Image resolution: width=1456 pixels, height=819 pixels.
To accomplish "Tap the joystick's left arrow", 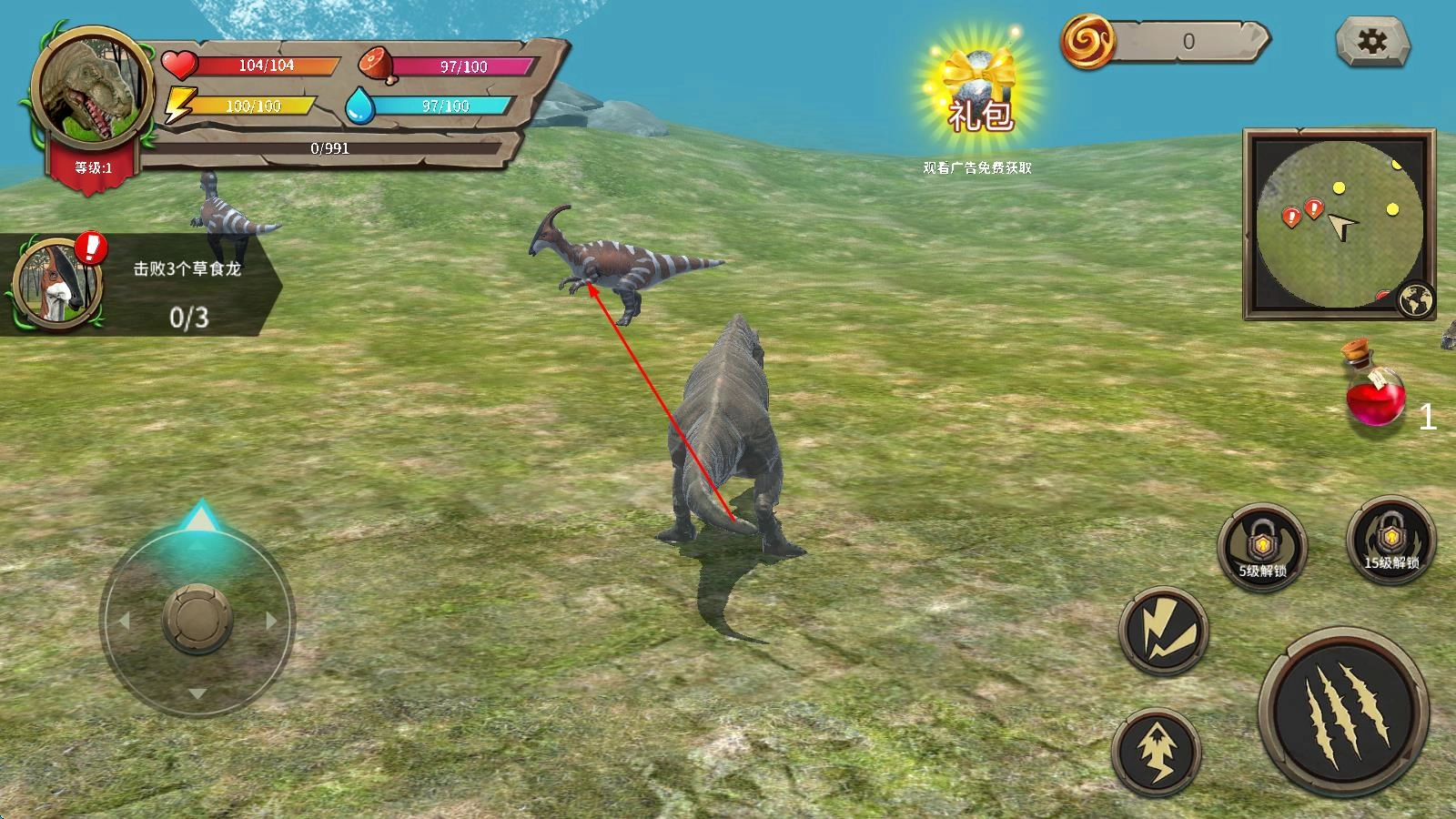I will point(124,621).
